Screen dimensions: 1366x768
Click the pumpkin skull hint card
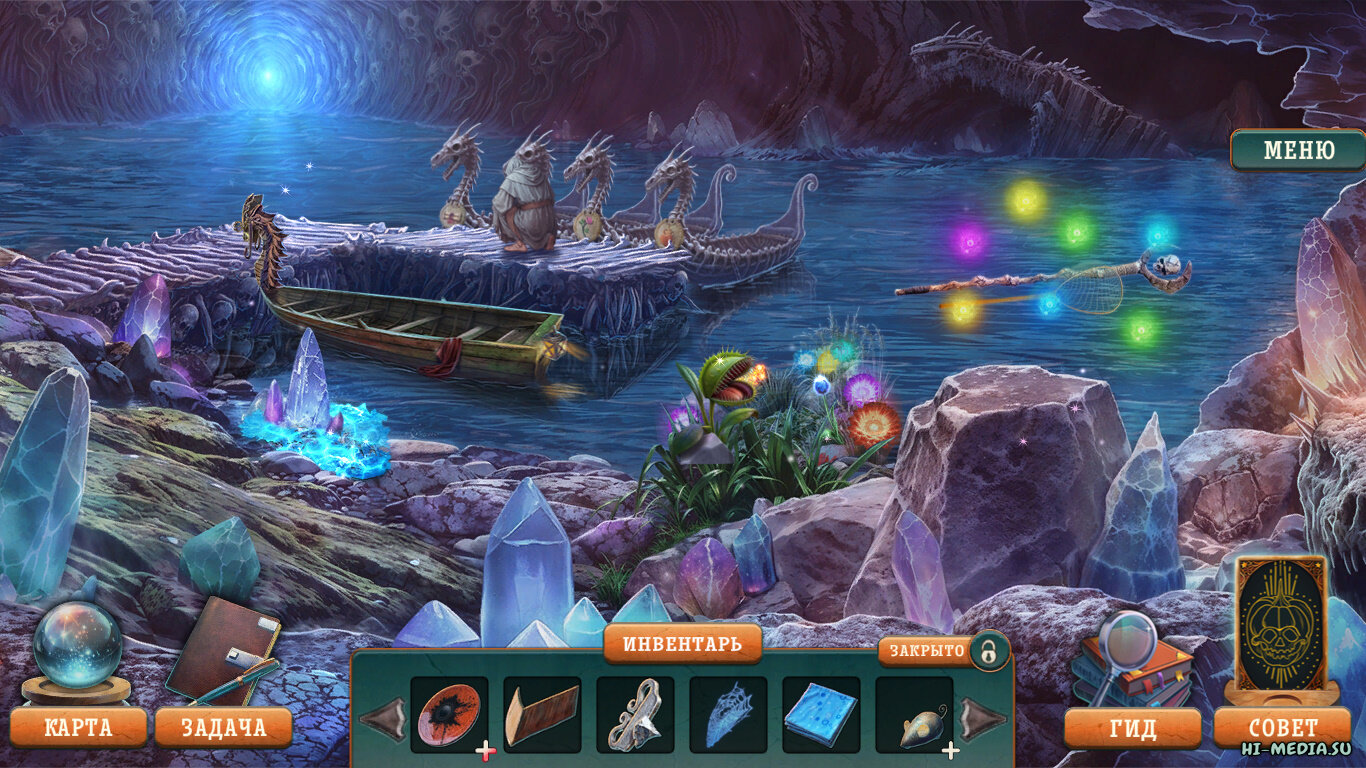1281,622
